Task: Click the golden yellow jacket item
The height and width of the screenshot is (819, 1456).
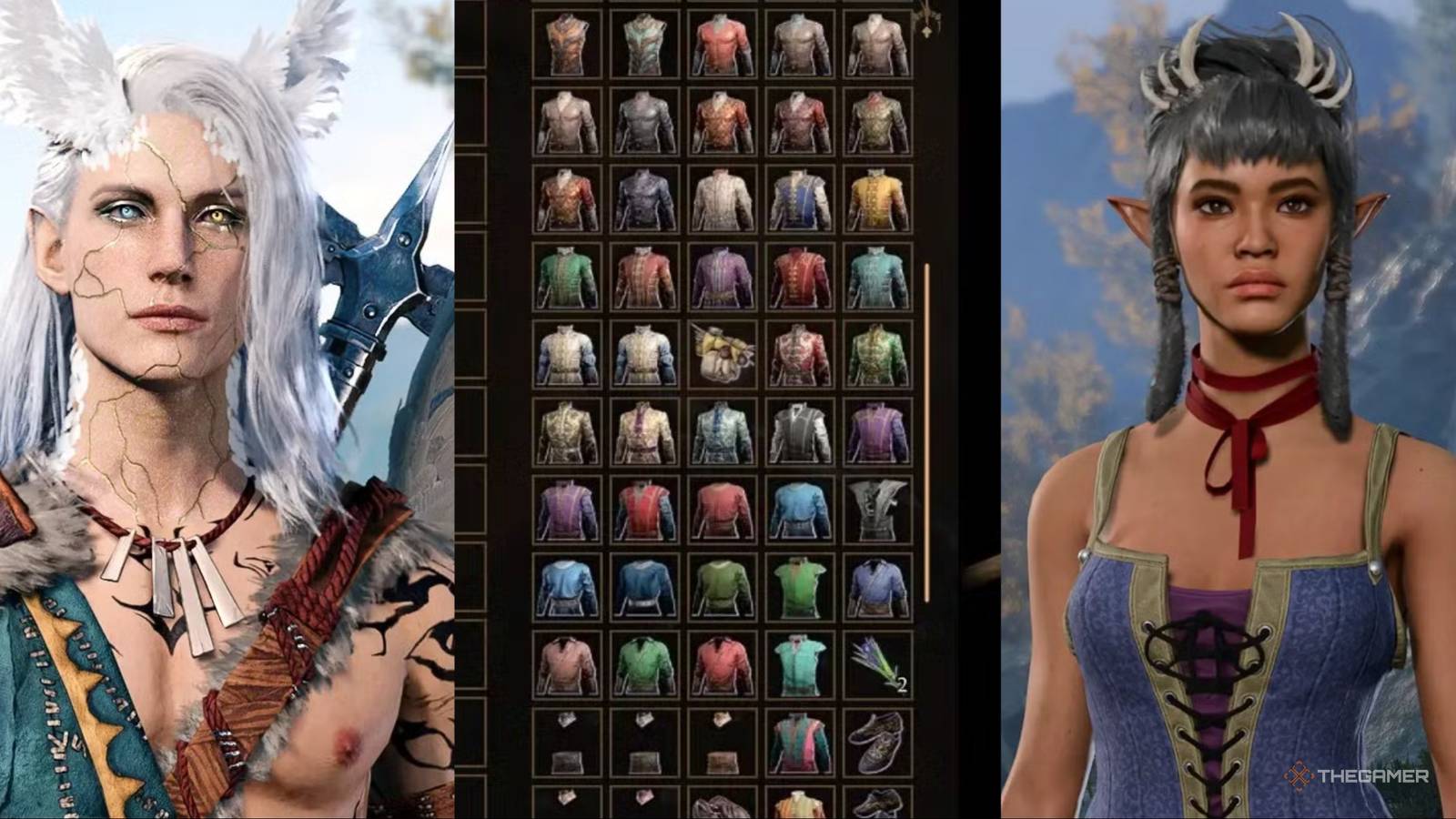Action: 878,200
